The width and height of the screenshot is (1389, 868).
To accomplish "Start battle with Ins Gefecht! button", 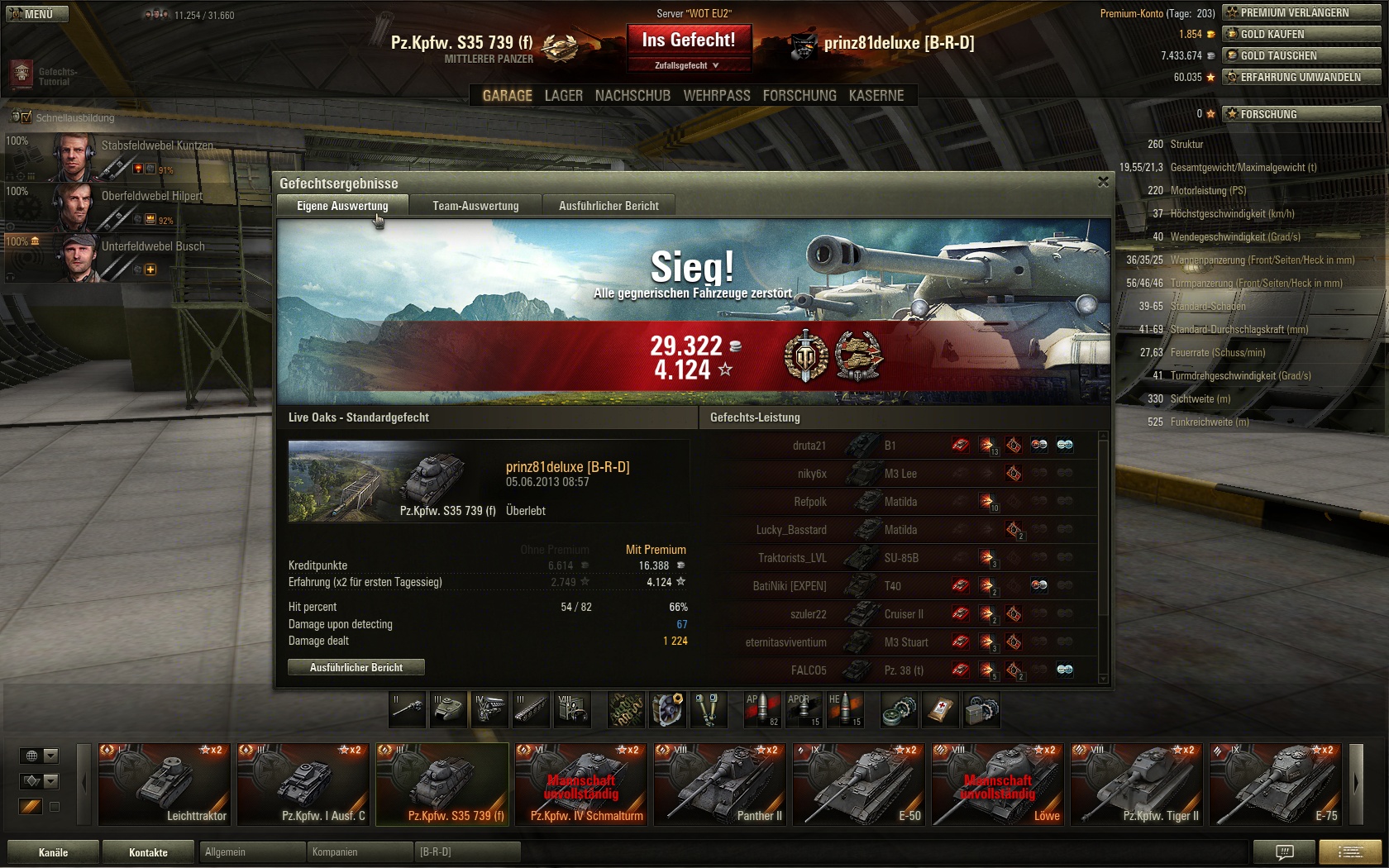I will pos(688,40).
